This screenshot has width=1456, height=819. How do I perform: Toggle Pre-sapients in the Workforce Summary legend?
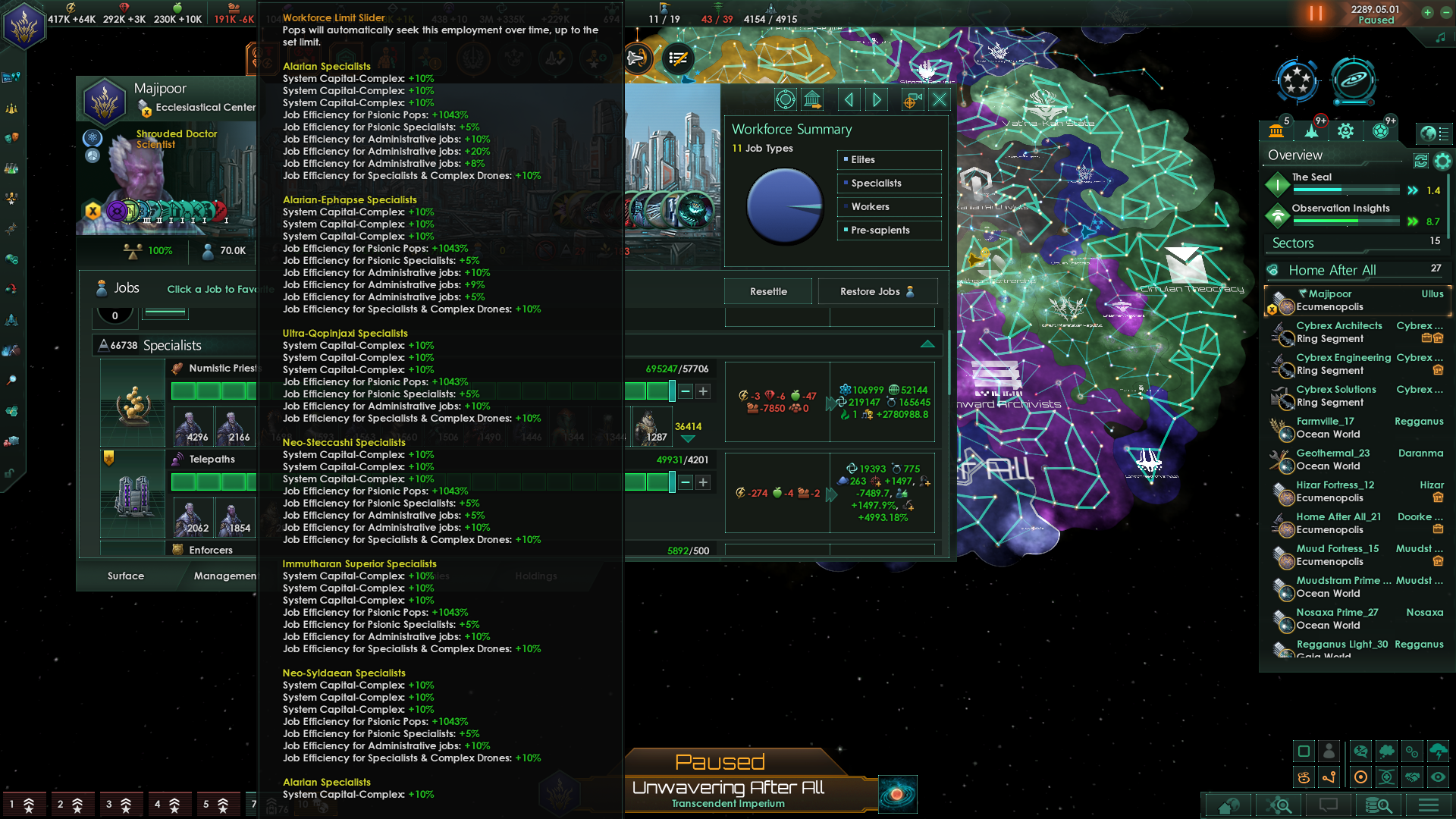click(x=888, y=230)
